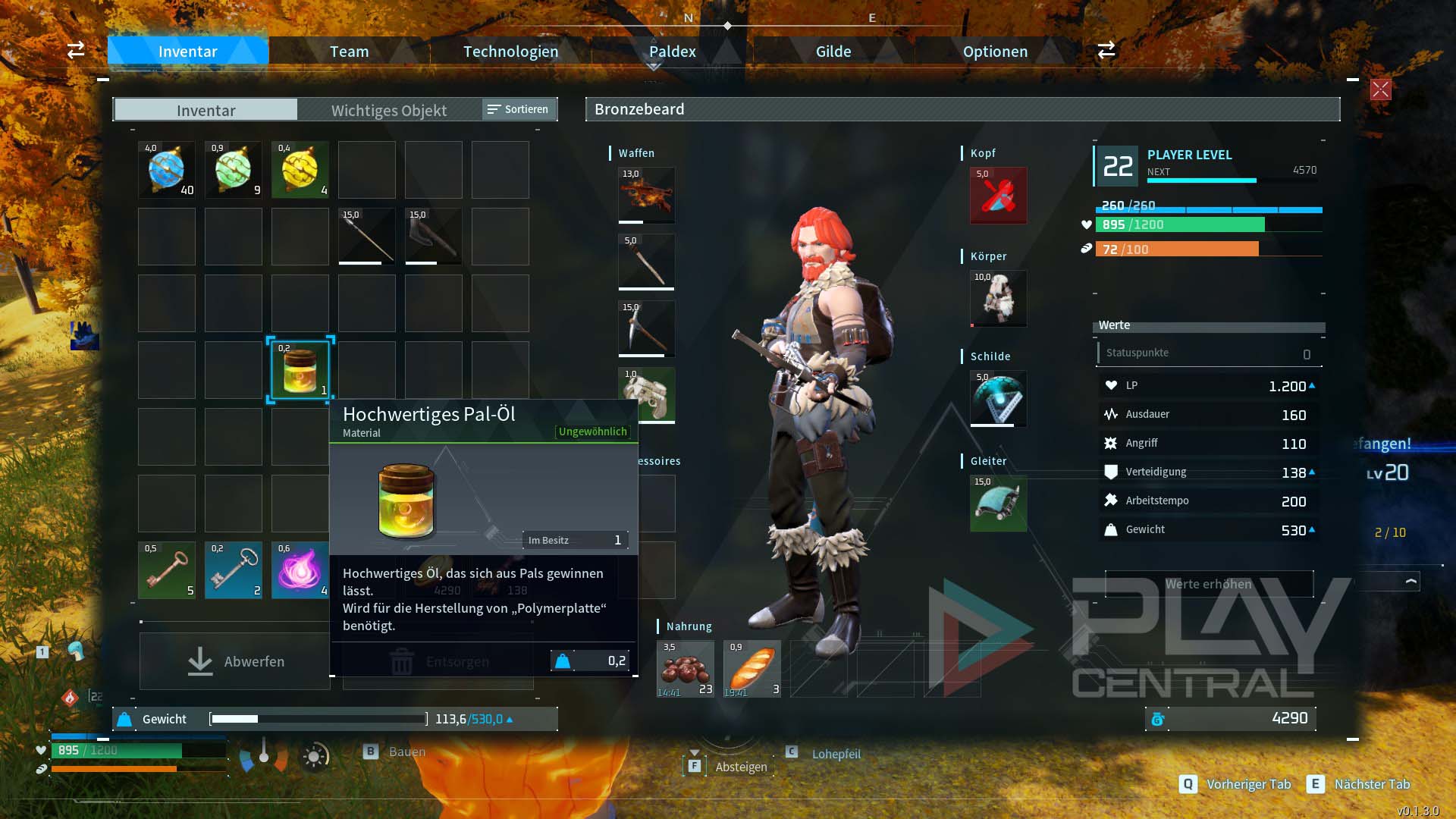Select the blue Pal sphere stack of 40
Image resolution: width=1456 pixels, height=819 pixels.
[167, 170]
